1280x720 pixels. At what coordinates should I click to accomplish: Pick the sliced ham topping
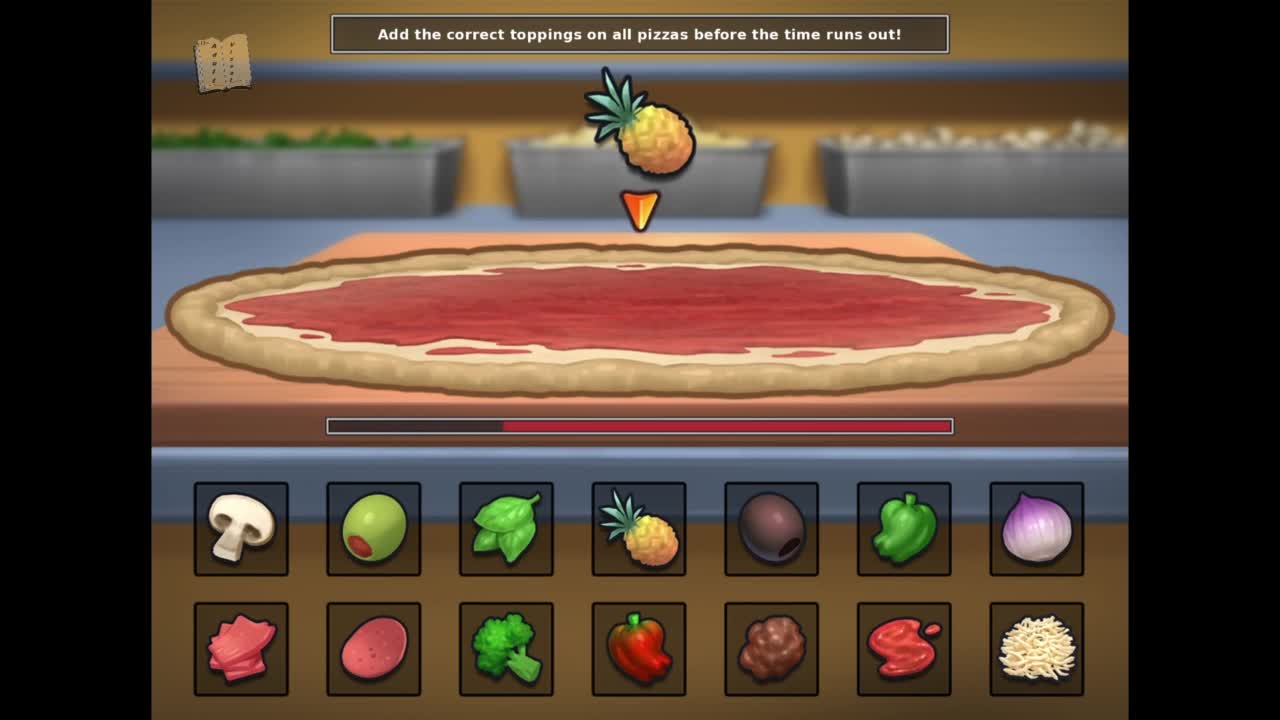click(x=241, y=649)
